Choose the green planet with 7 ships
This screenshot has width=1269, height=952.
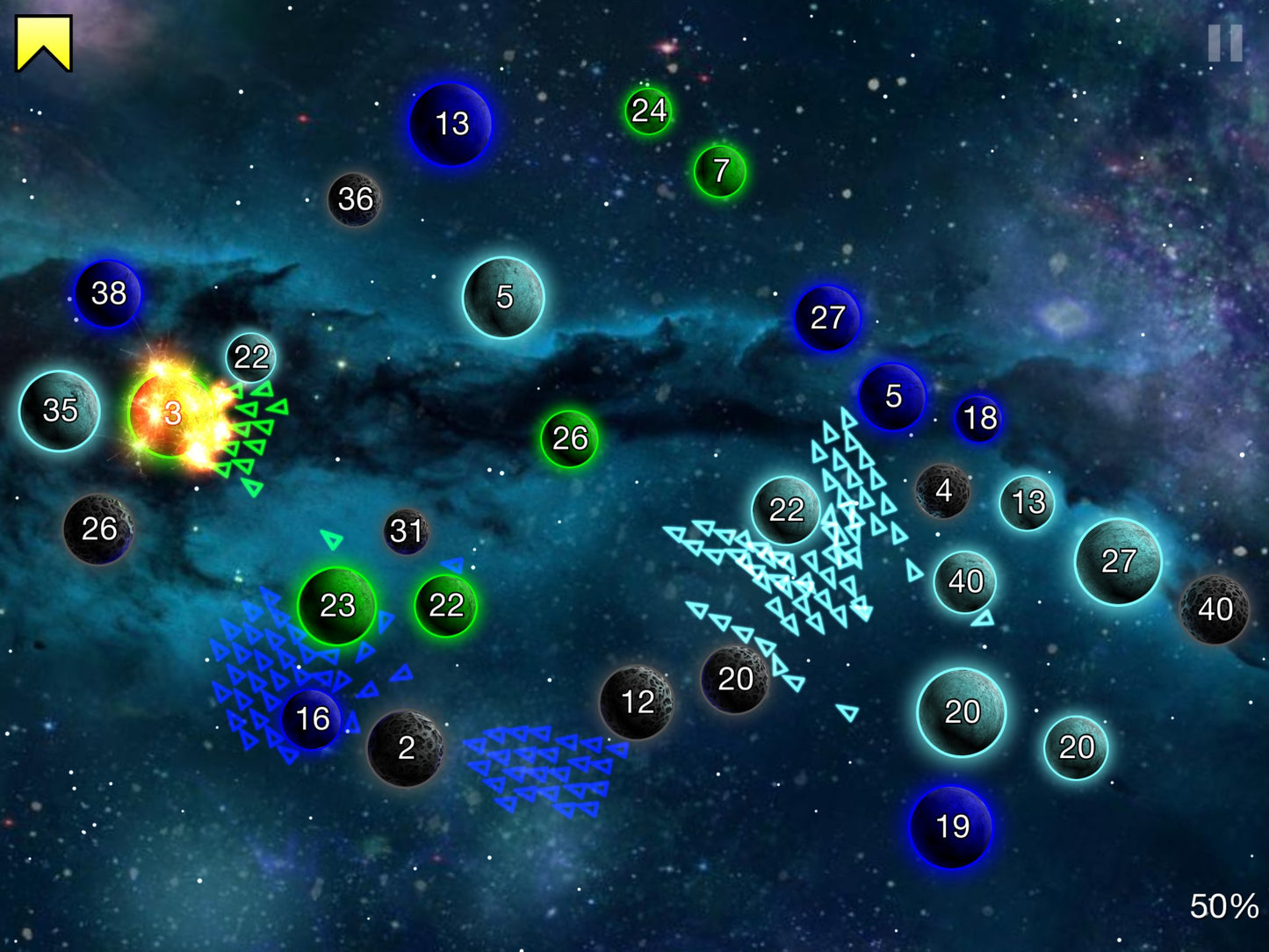click(x=720, y=171)
